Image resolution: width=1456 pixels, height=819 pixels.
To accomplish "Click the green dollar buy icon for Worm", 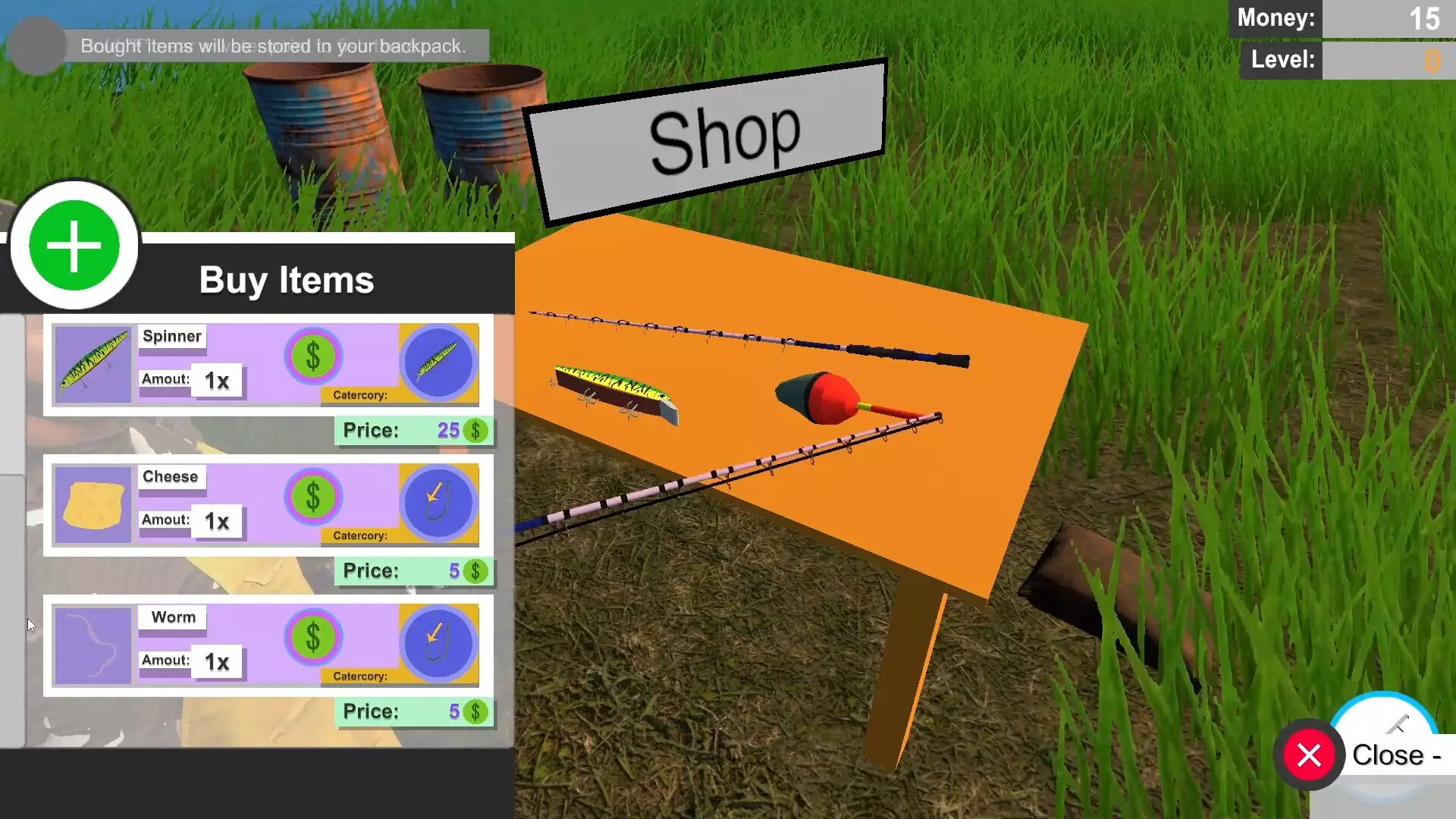I will click(312, 638).
